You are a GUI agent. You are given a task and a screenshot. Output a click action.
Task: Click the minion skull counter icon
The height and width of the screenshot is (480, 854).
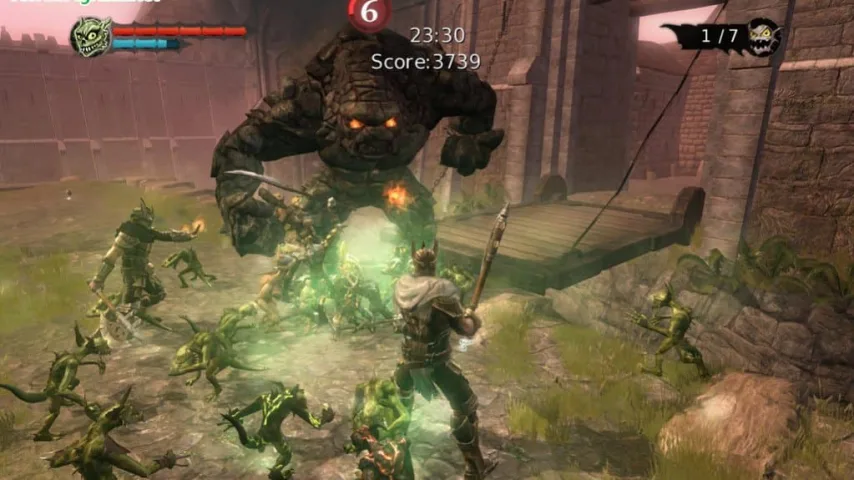tap(762, 37)
